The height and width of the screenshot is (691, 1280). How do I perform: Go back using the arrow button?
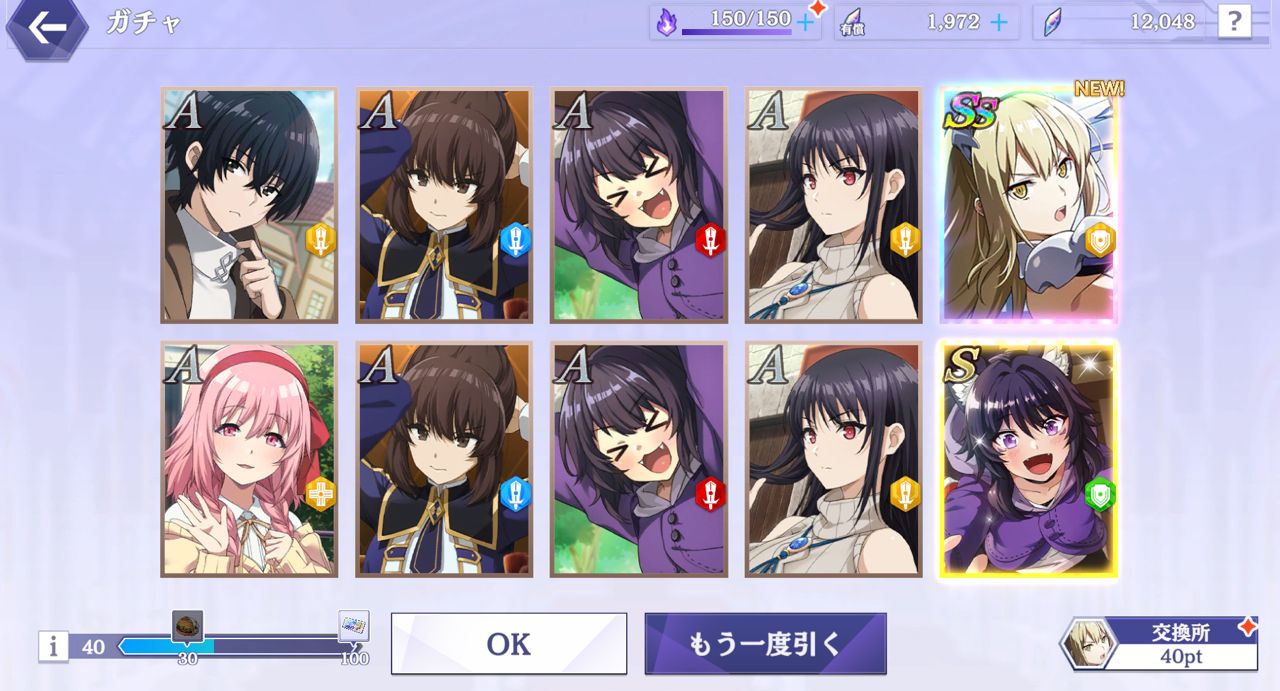click(45, 27)
